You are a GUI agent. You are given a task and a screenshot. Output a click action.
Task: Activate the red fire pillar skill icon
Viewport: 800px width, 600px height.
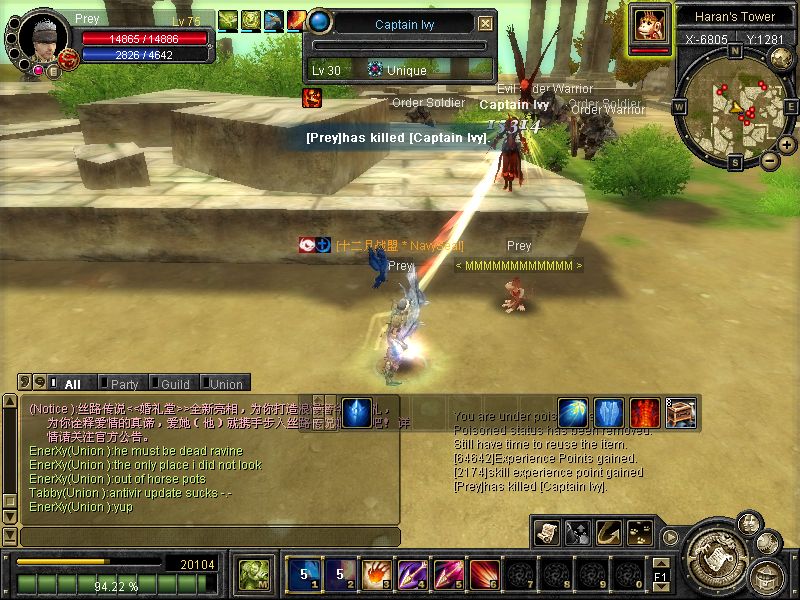pos(645,412)
